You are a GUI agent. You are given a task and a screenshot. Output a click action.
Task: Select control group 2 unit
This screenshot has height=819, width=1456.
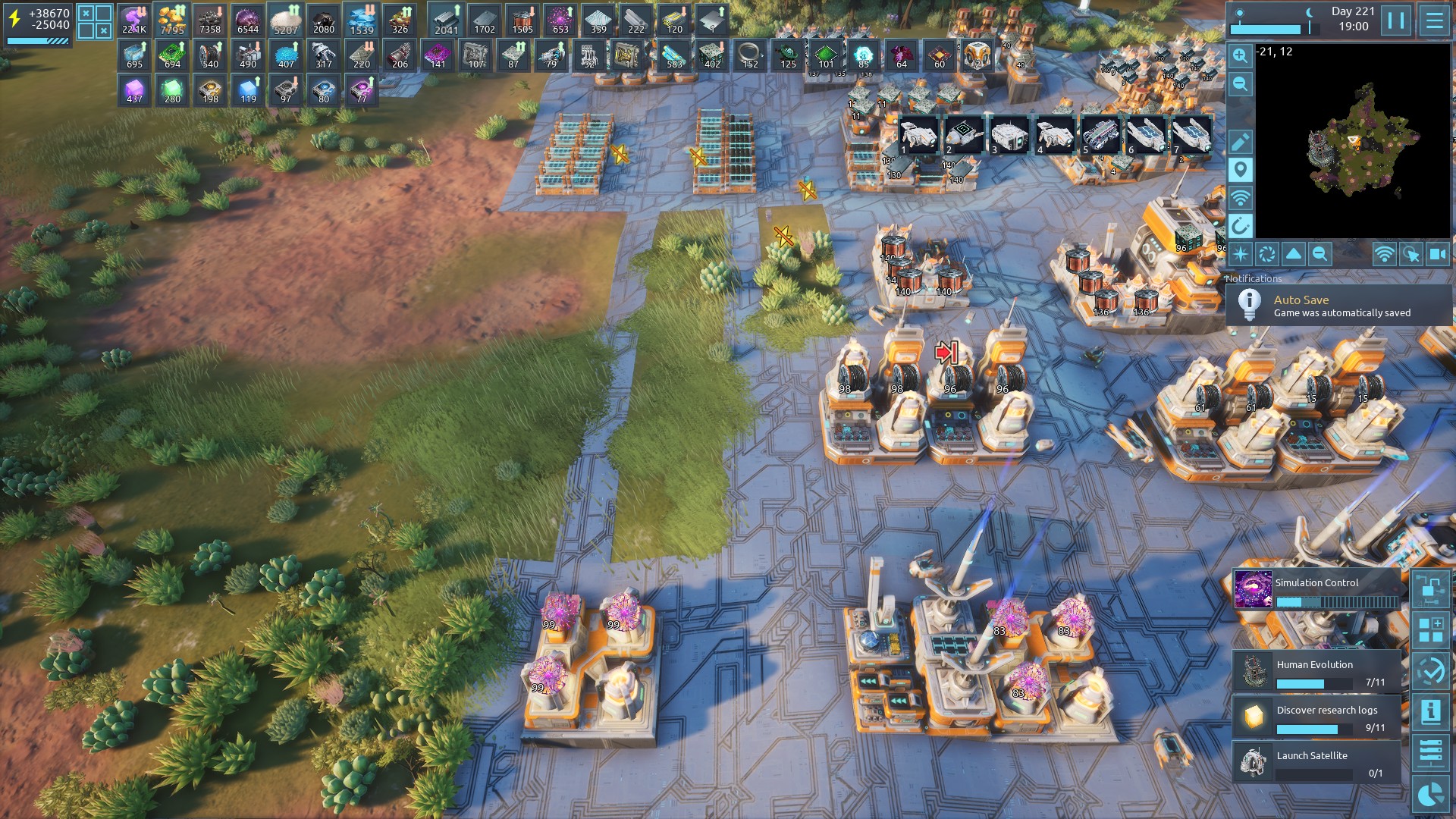(x=964, y=135)
